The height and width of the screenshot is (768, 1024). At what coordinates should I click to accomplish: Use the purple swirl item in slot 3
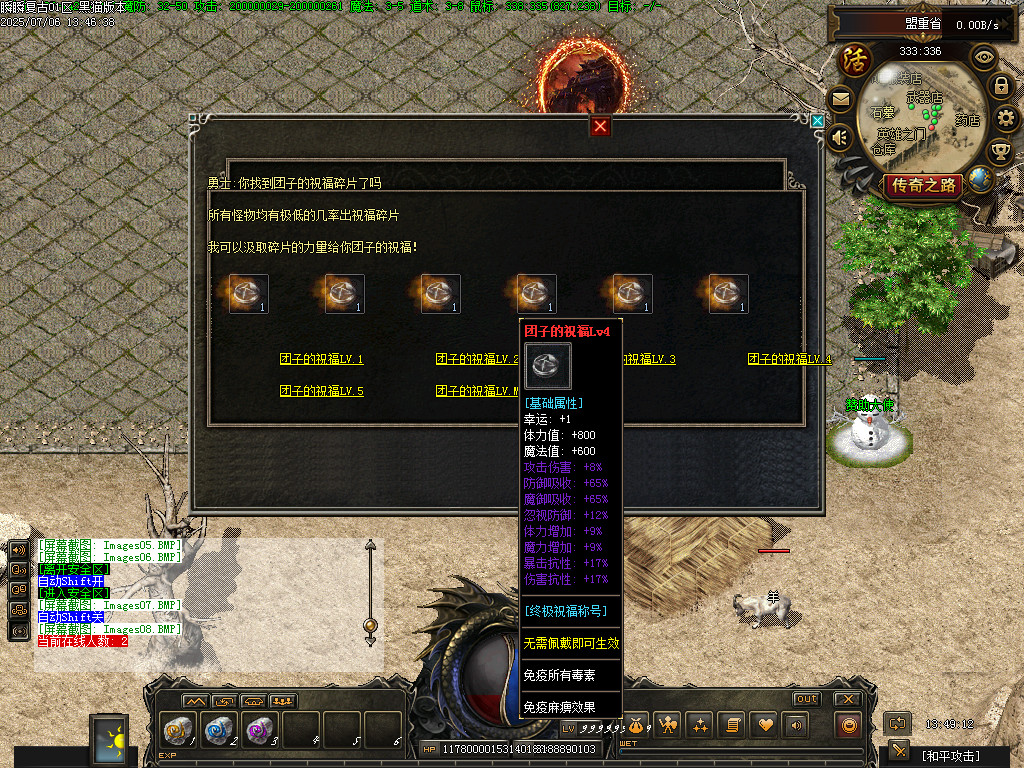(259, 730)
